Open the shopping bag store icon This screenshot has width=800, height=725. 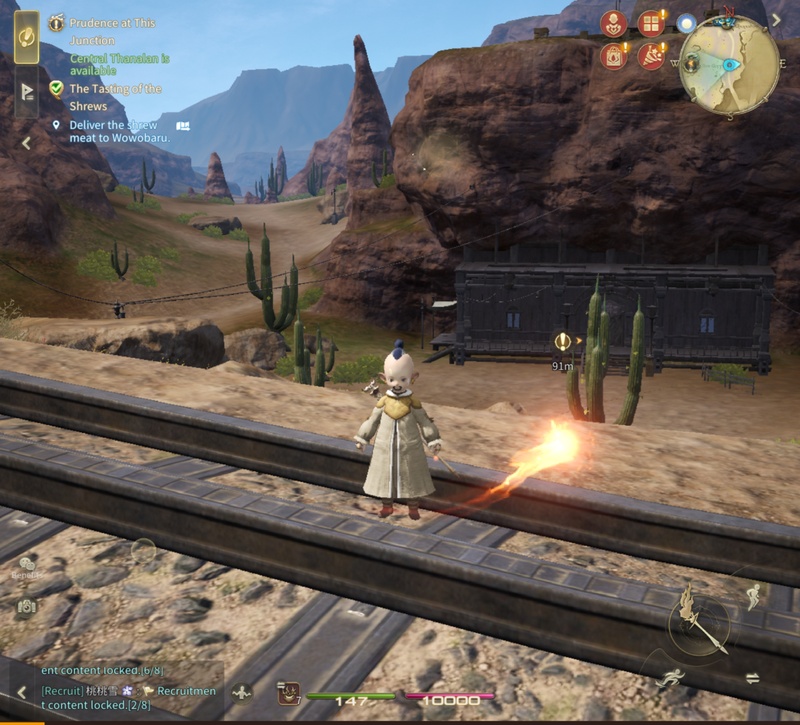click(613, 56)
